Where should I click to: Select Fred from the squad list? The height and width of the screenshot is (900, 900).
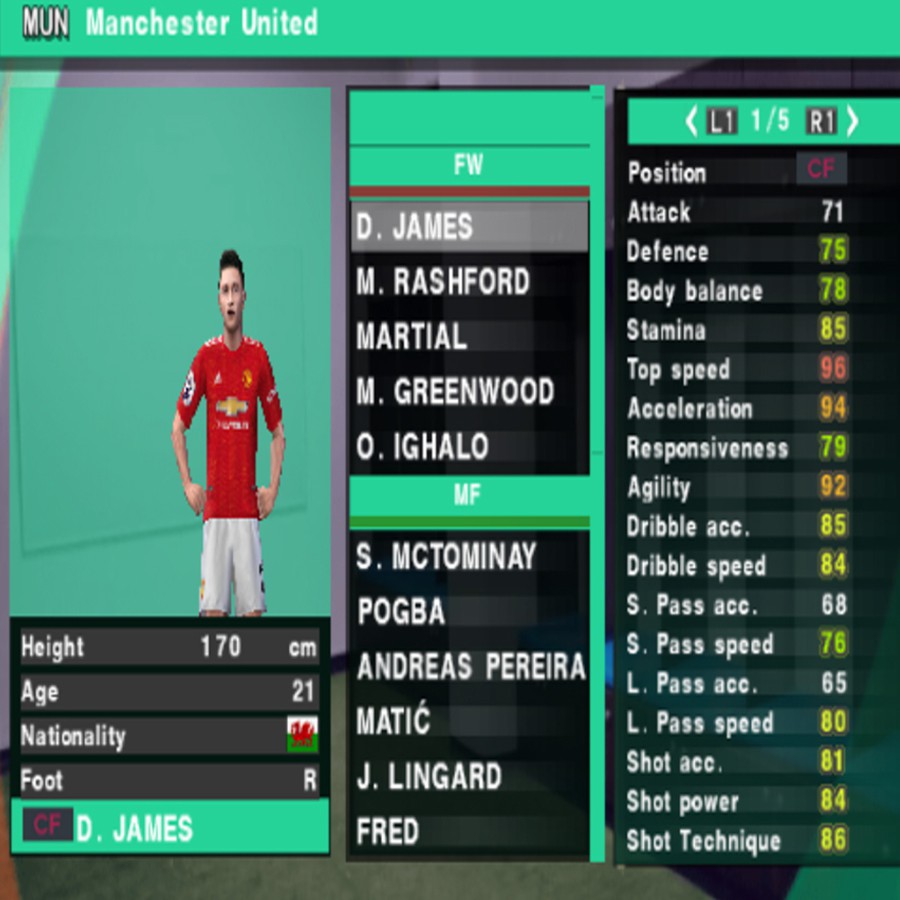467,831
